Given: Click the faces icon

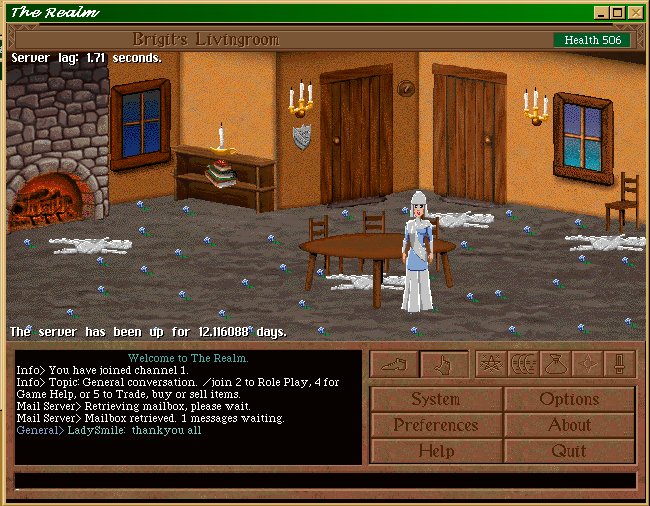Looking at the screenshot, I should pyautogui.click(x=523, y=364).
